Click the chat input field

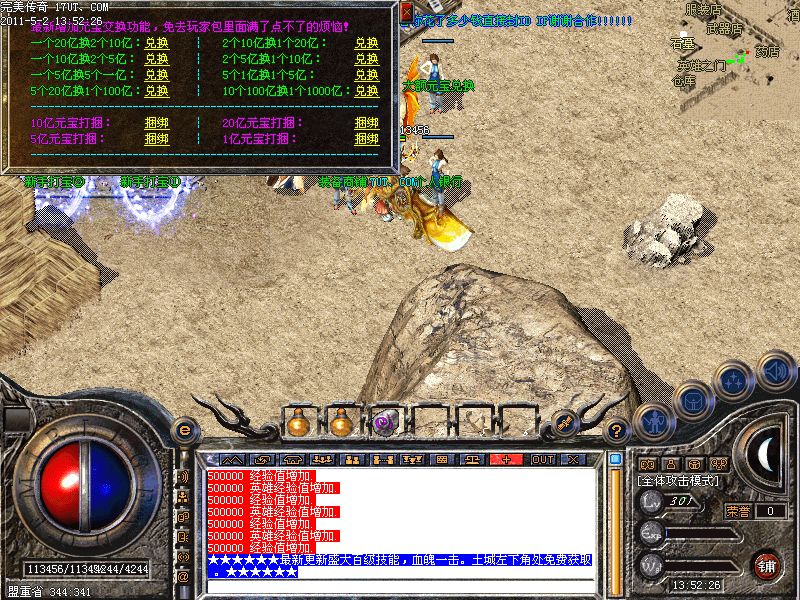[x=400, y=585]
